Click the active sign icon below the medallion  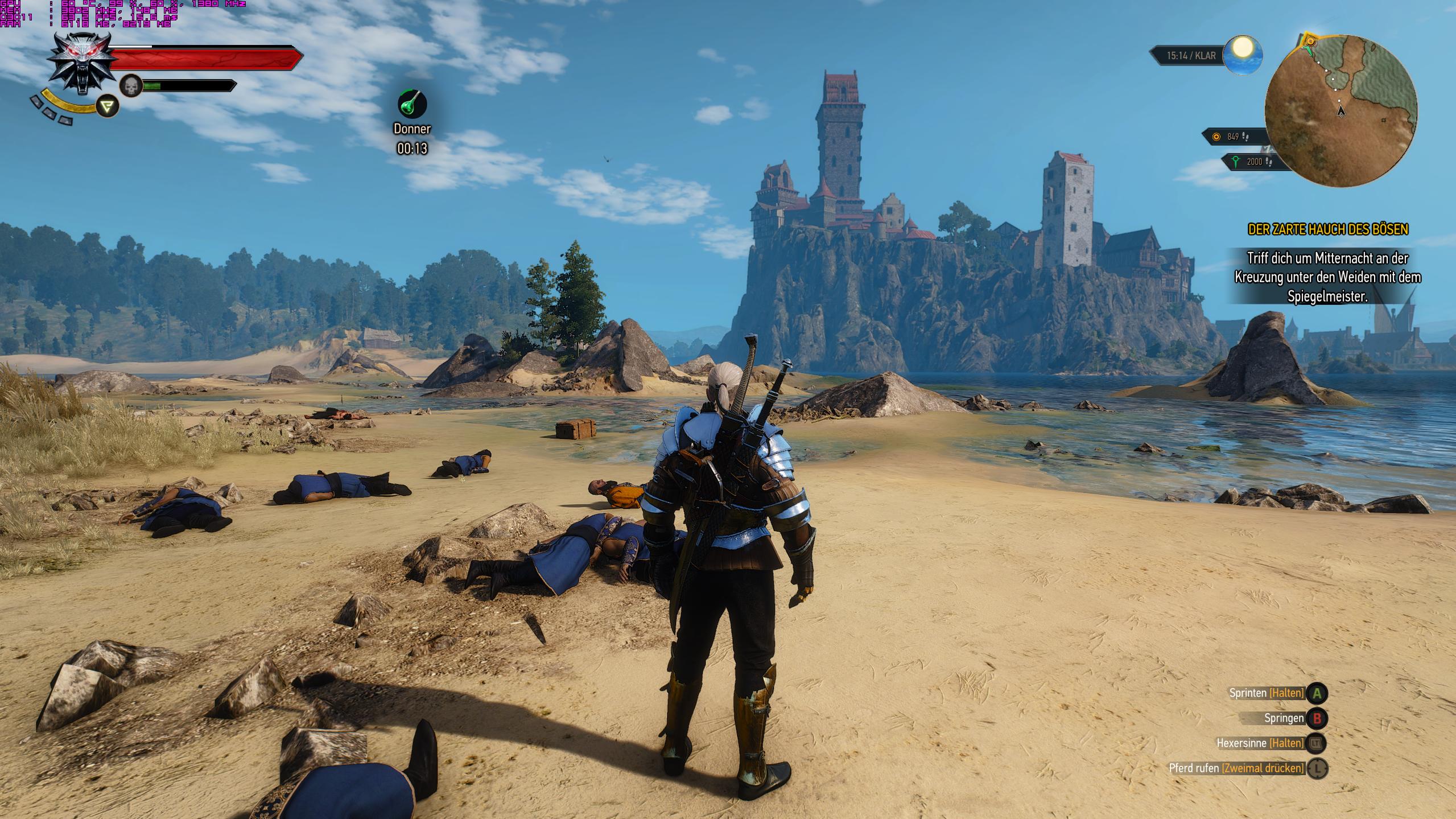click(x=107, y=106)
